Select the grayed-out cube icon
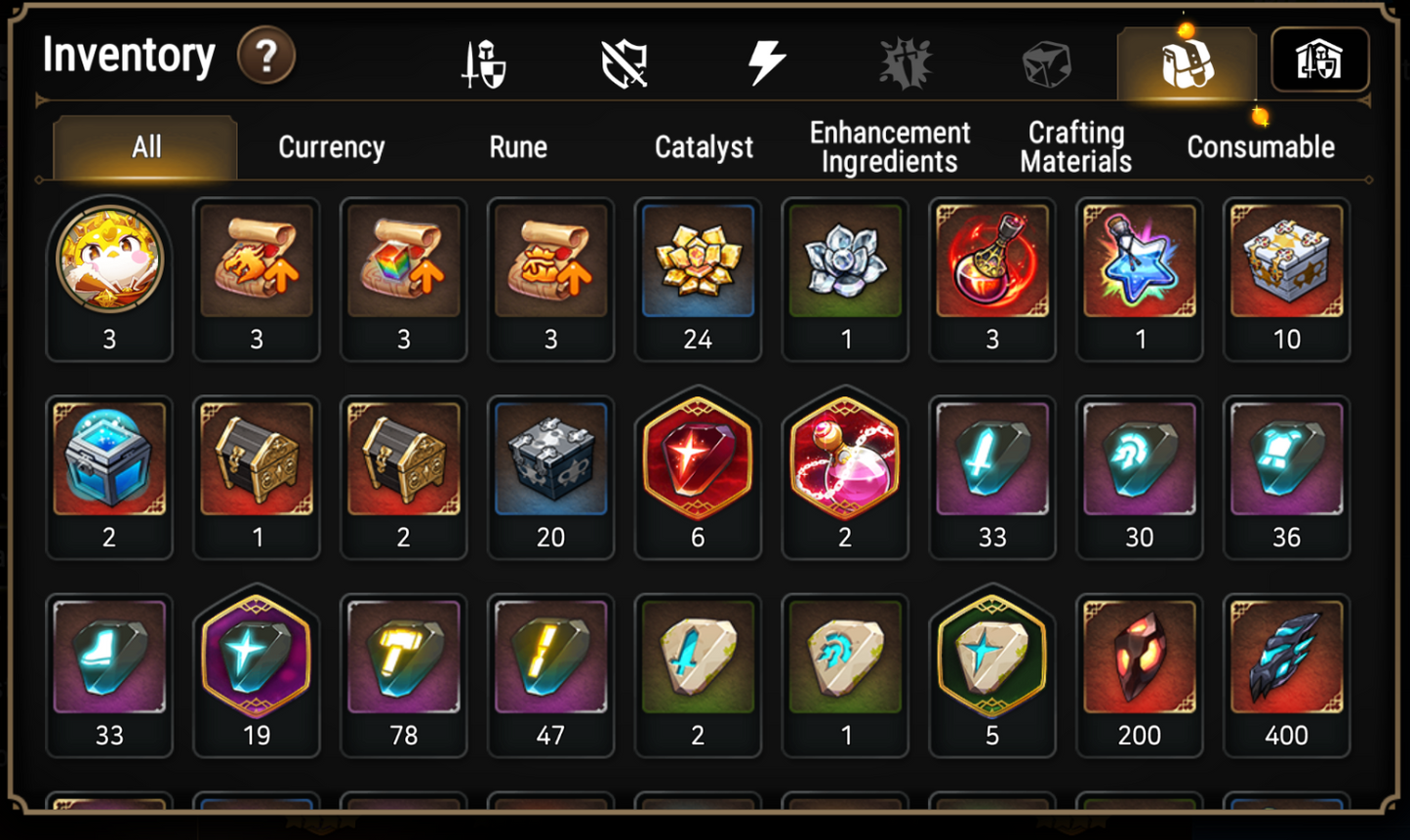The height and width of the screenshot is (840, 1410). 1047,60
